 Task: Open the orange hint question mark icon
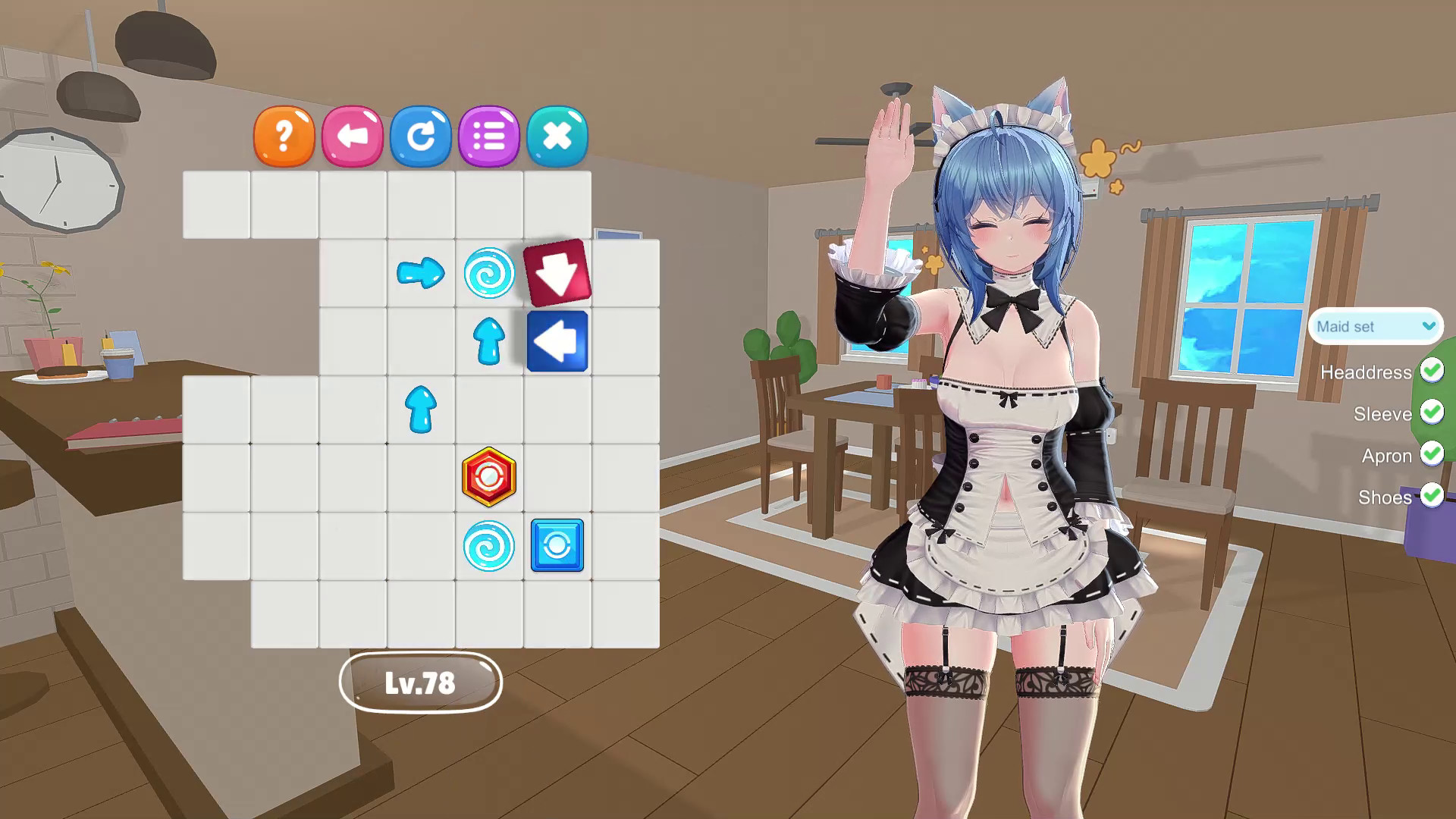click(284, 136)
